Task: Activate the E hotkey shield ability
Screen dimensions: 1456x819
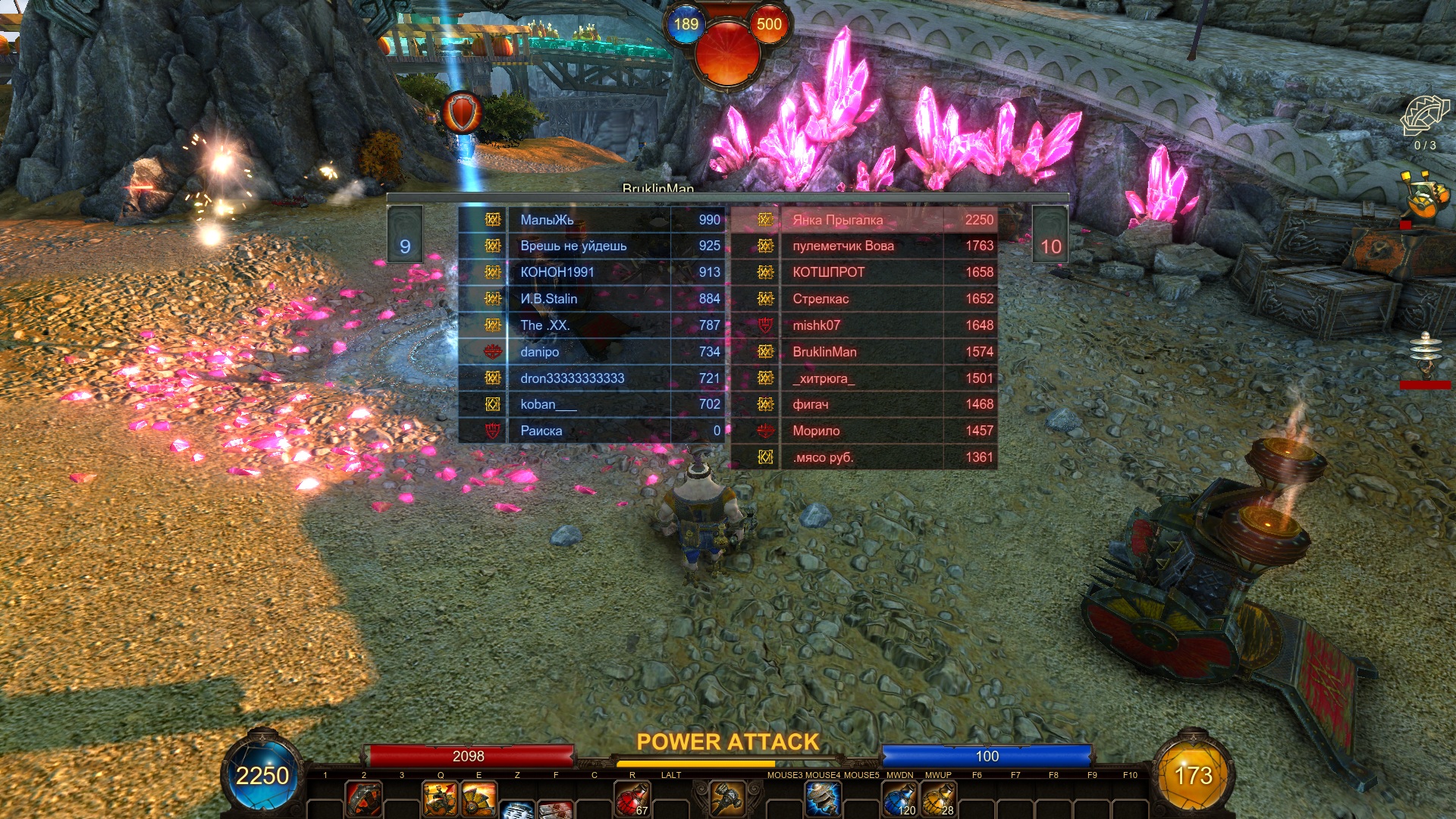Action: pos(479,799)
